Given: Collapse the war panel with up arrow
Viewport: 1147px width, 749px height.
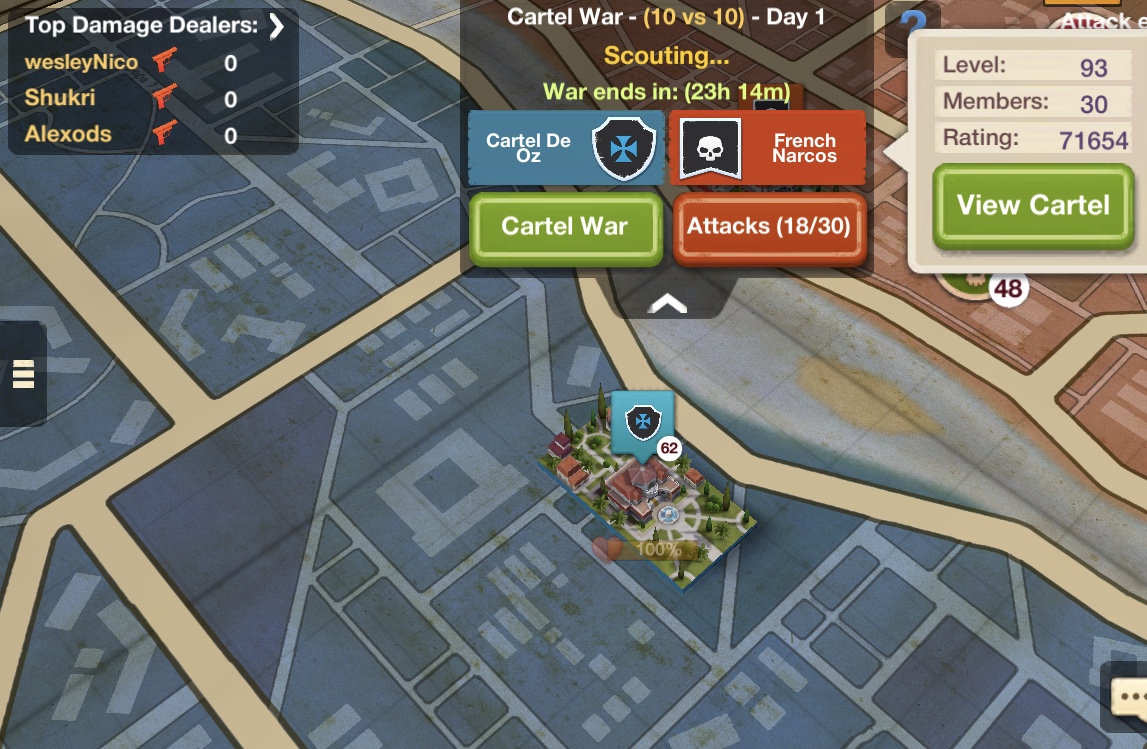Looking at the screenshot, I should coord(669,302).
